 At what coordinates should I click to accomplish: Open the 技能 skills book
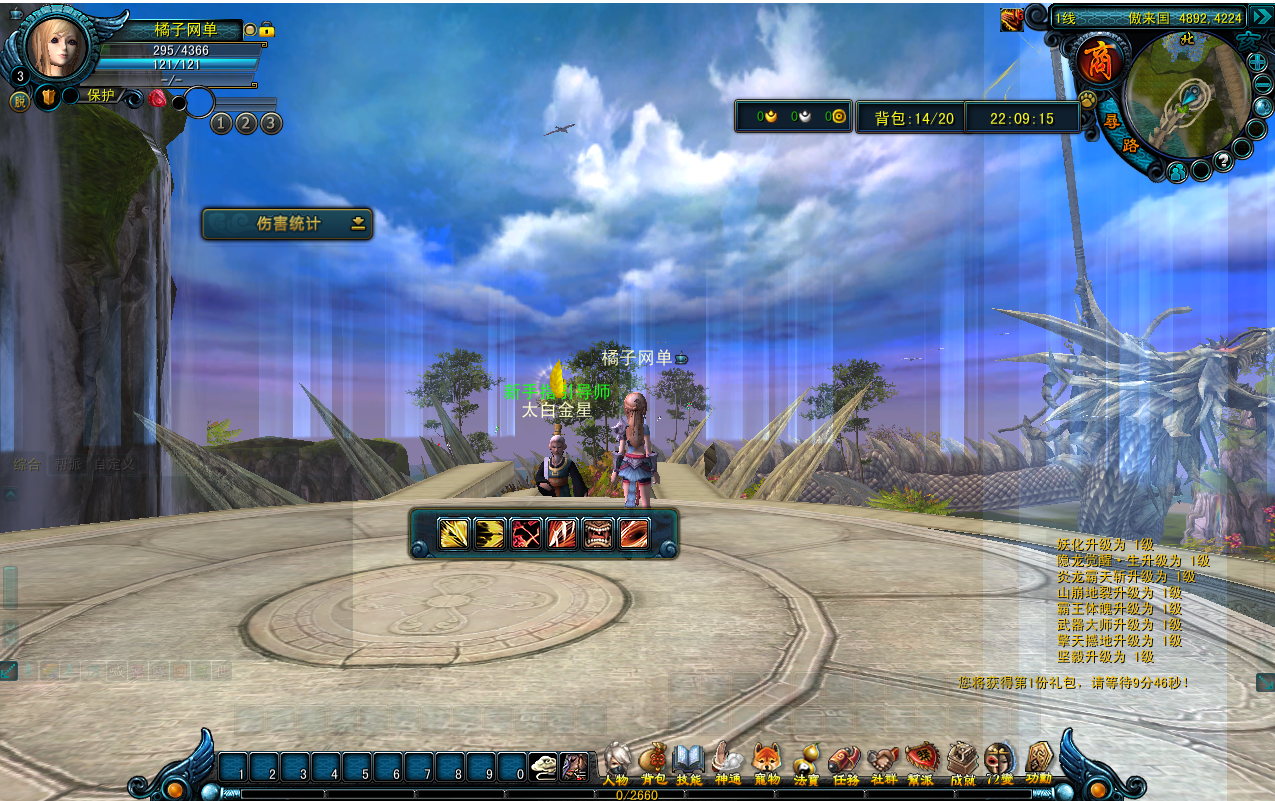pos(689,762)
